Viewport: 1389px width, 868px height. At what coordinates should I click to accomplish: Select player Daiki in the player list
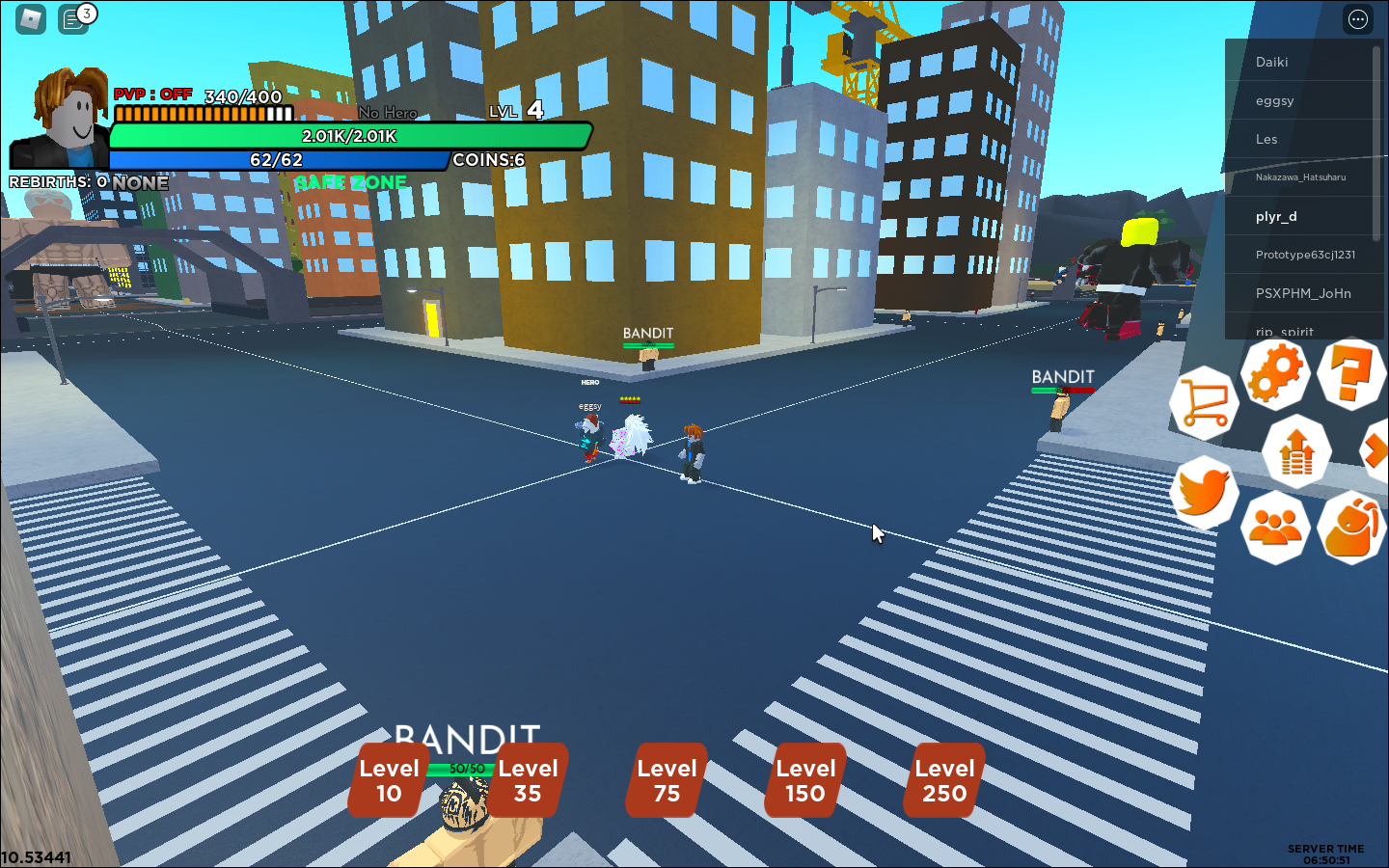(1271, 62)
